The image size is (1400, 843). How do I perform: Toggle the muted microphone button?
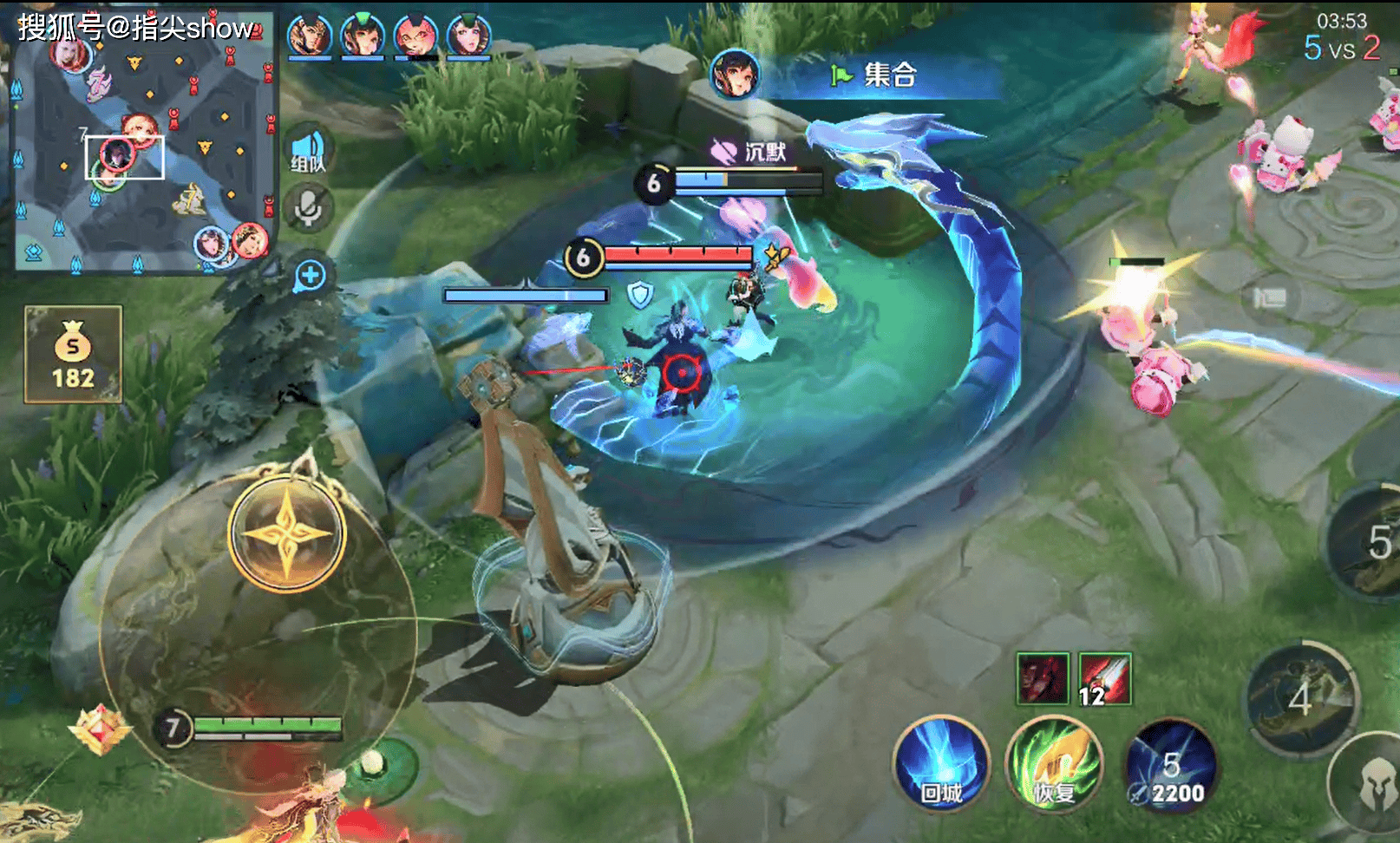click(x=308, y=208)
